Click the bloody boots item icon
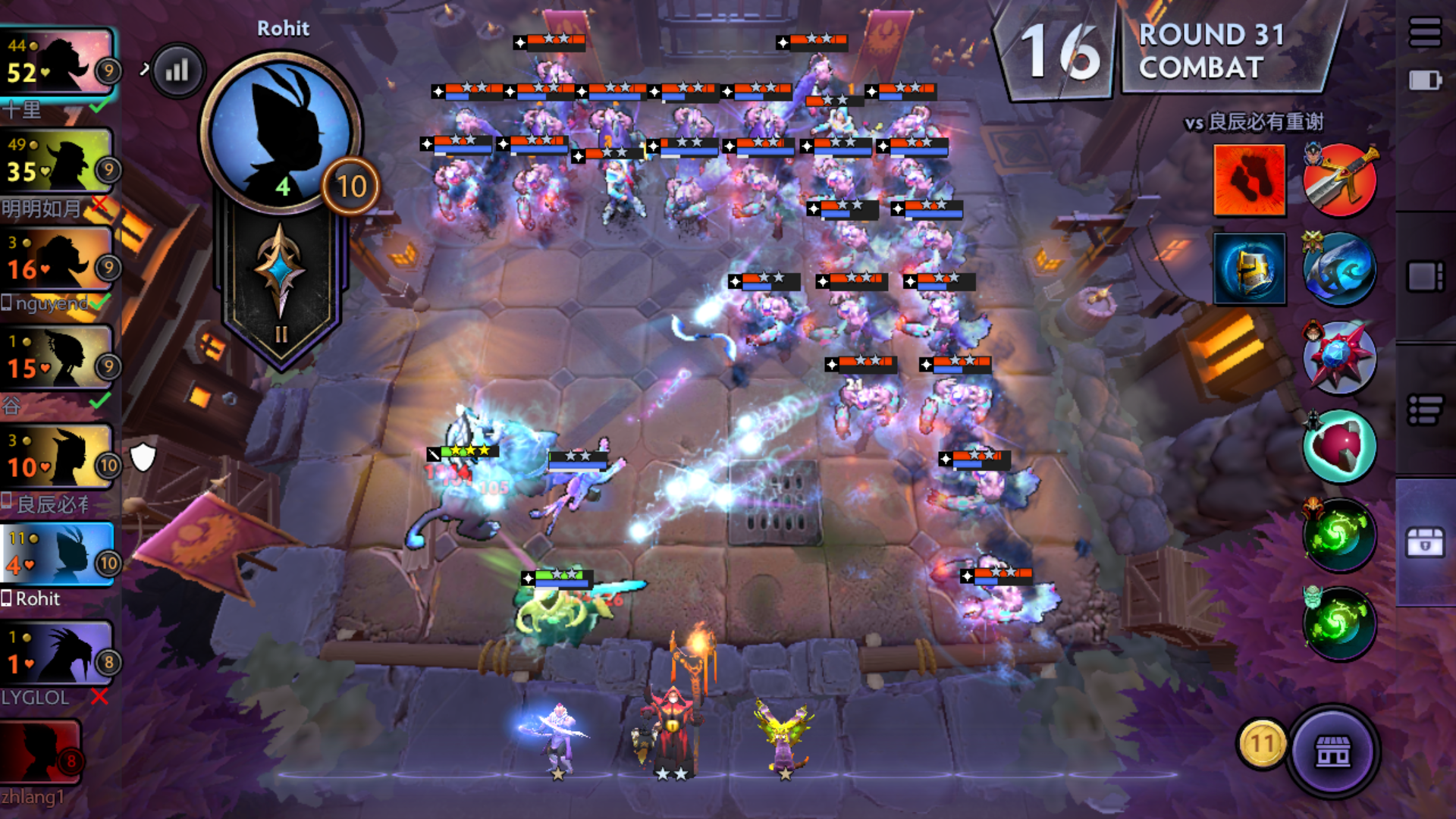The width and height of the screenshot is (1456, 819). click(x=1250, y=180)
